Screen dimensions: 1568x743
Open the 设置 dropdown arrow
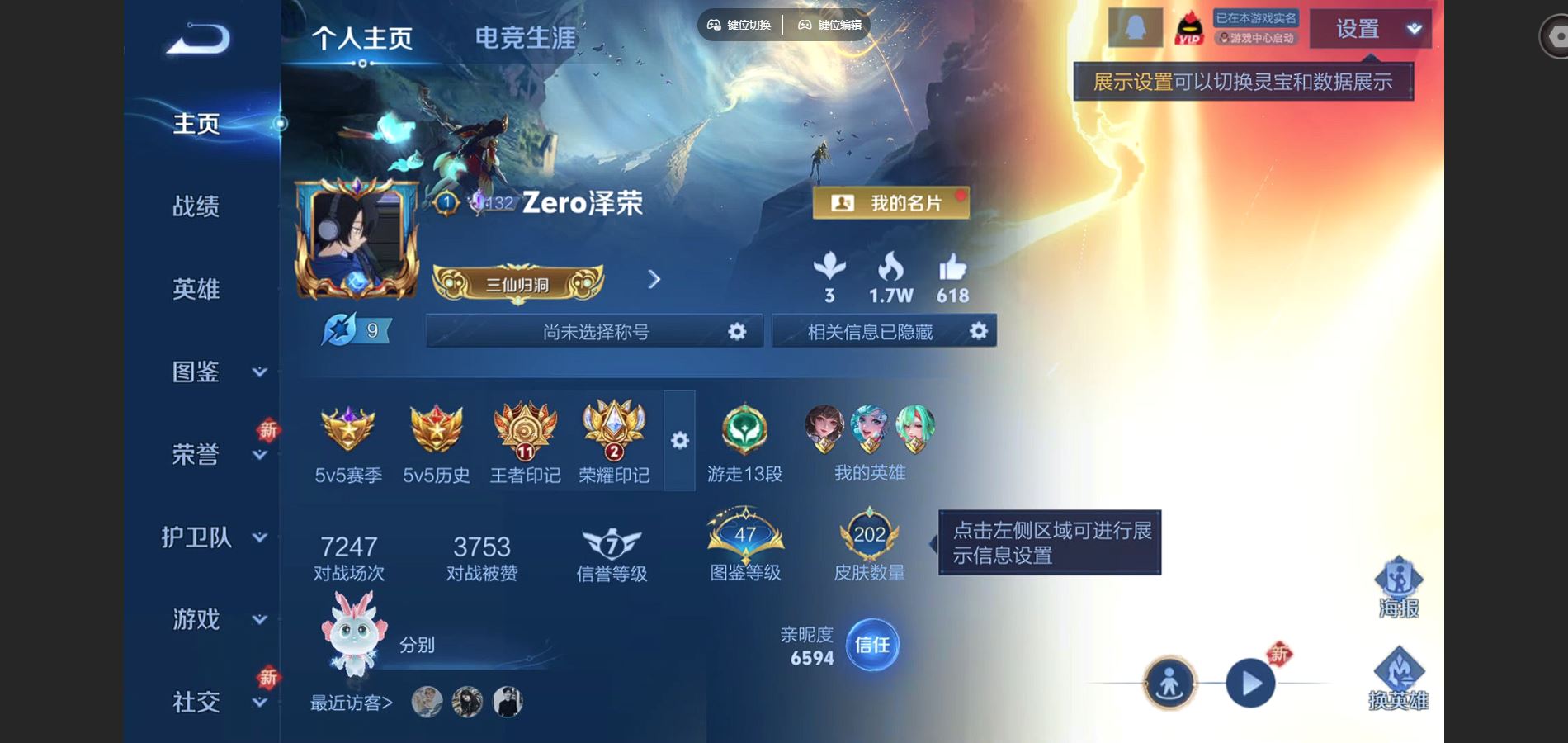(x=1414, y=29)
